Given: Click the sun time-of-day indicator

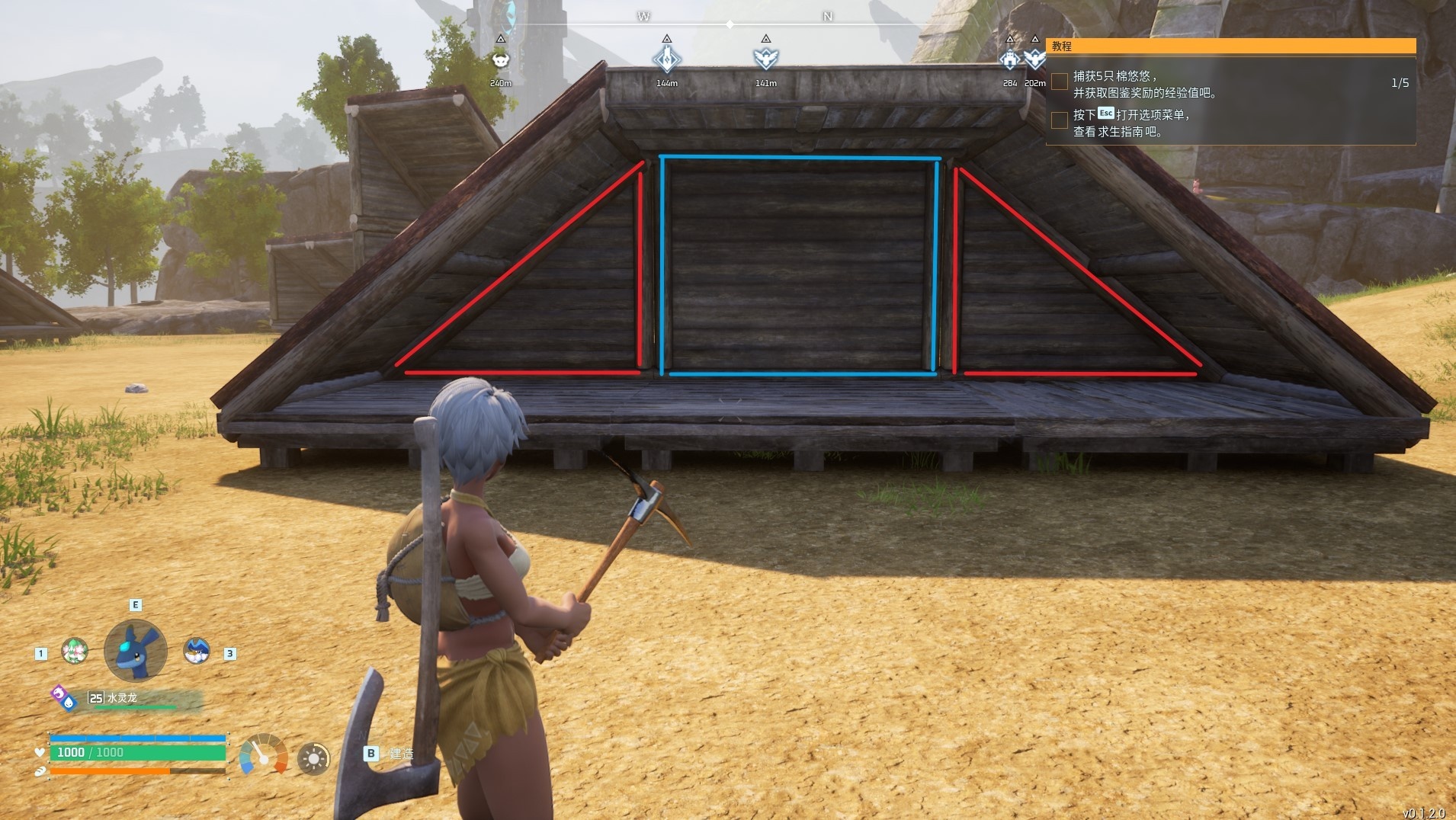Looking at the screenshot, I should tap(313, 758).
